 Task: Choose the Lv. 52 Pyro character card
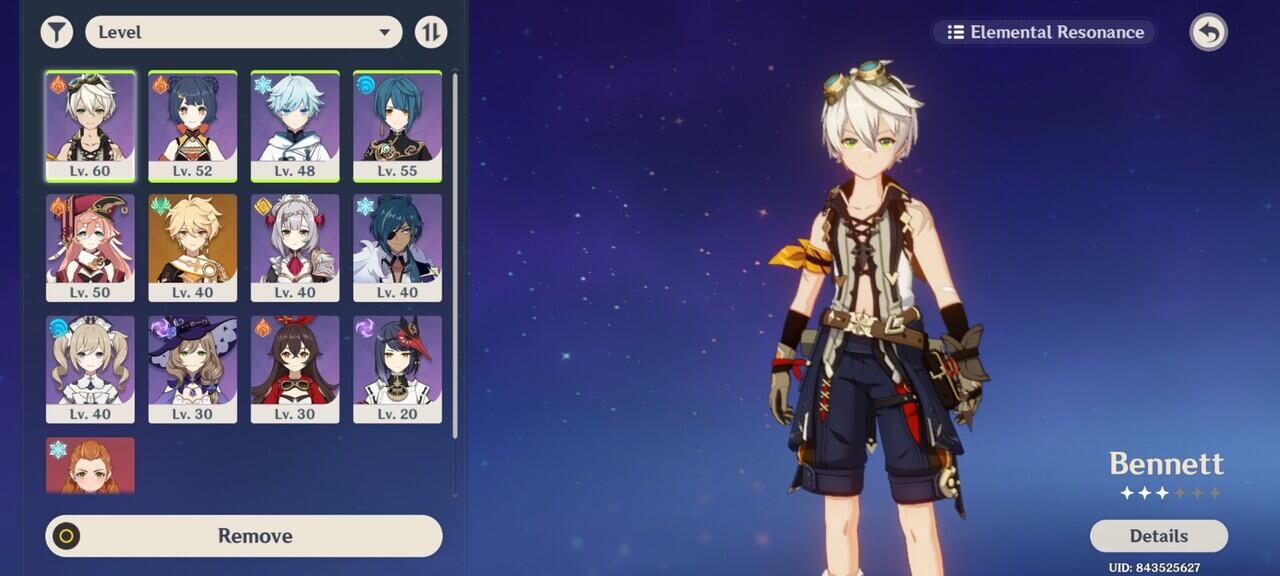[x=193, y=125]
